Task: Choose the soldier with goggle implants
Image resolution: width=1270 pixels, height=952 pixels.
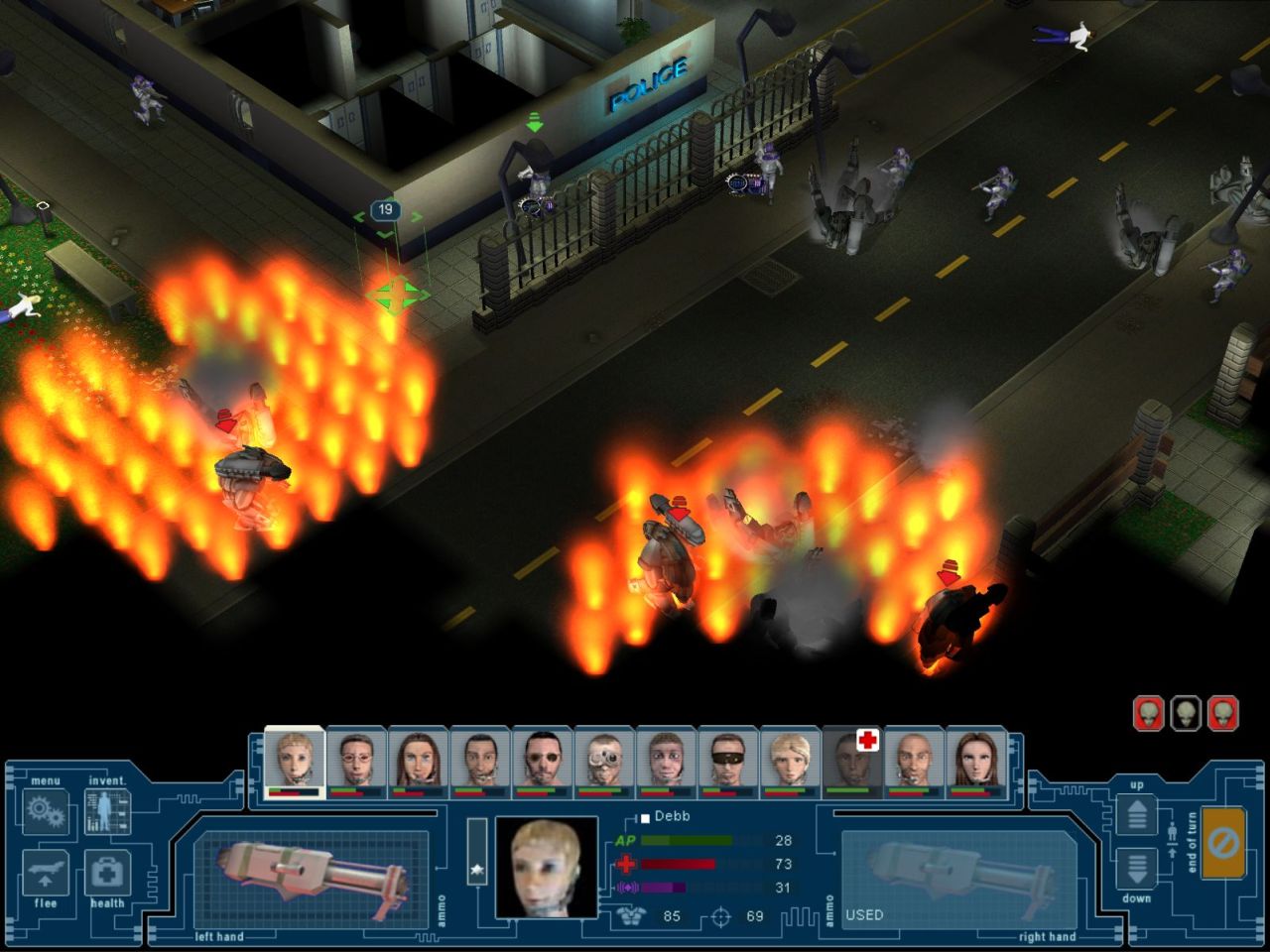Action: [603, 762]
